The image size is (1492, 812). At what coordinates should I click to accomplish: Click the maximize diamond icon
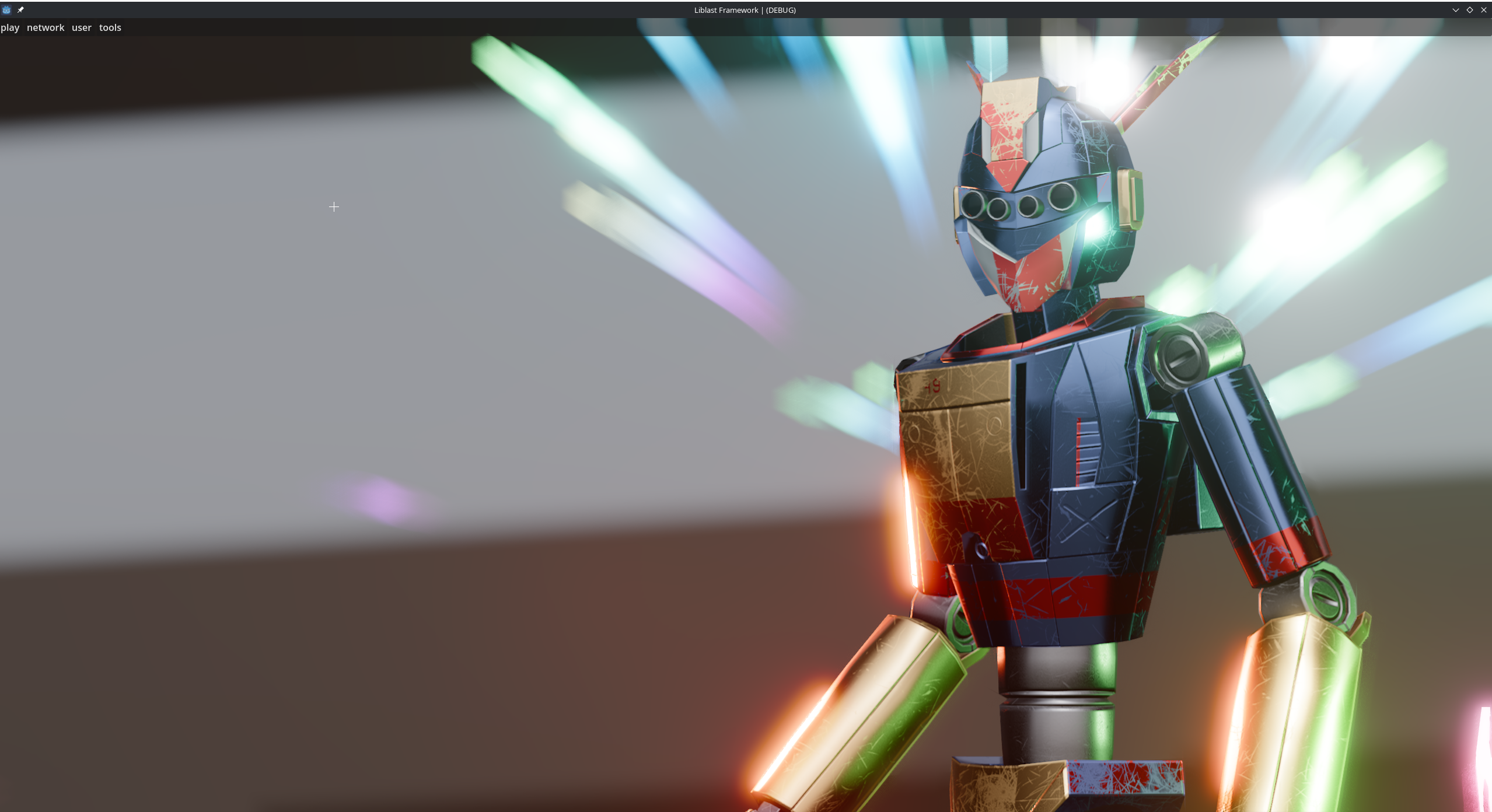pos(1469,9)
